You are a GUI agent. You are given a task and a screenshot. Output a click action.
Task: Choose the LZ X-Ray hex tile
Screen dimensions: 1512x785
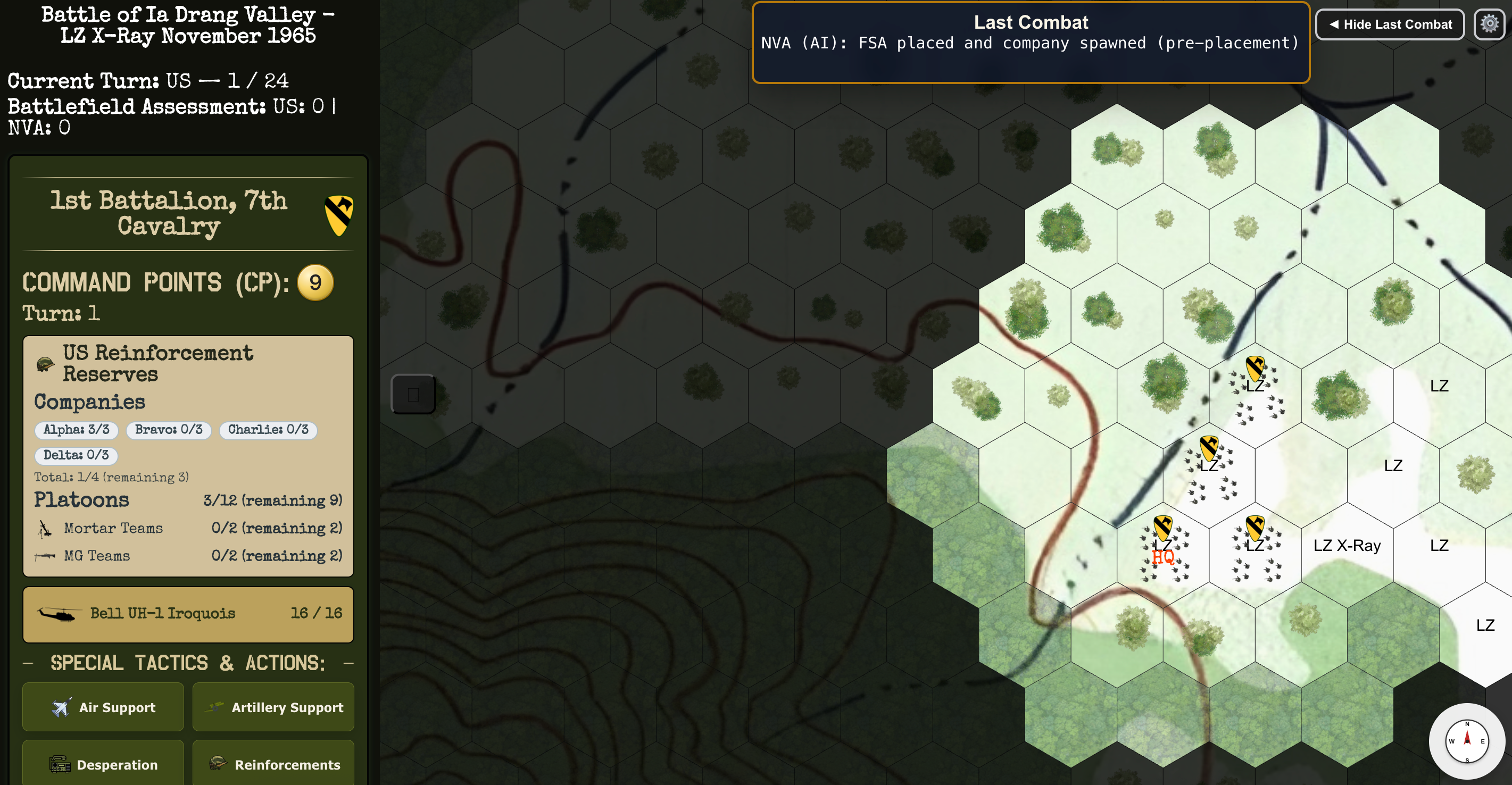coord(1347,546)
